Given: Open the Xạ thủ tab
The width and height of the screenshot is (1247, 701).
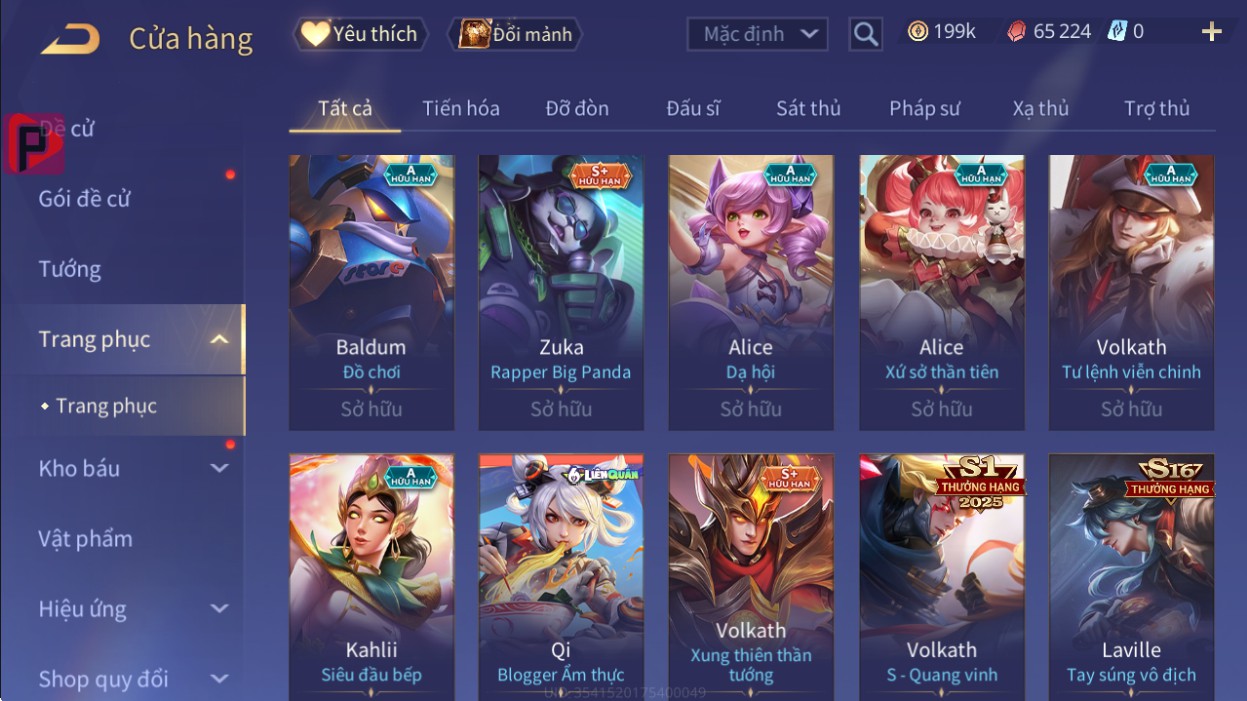Looking at the screenshot, I should pyautogui.click(x=1040, y=108).
